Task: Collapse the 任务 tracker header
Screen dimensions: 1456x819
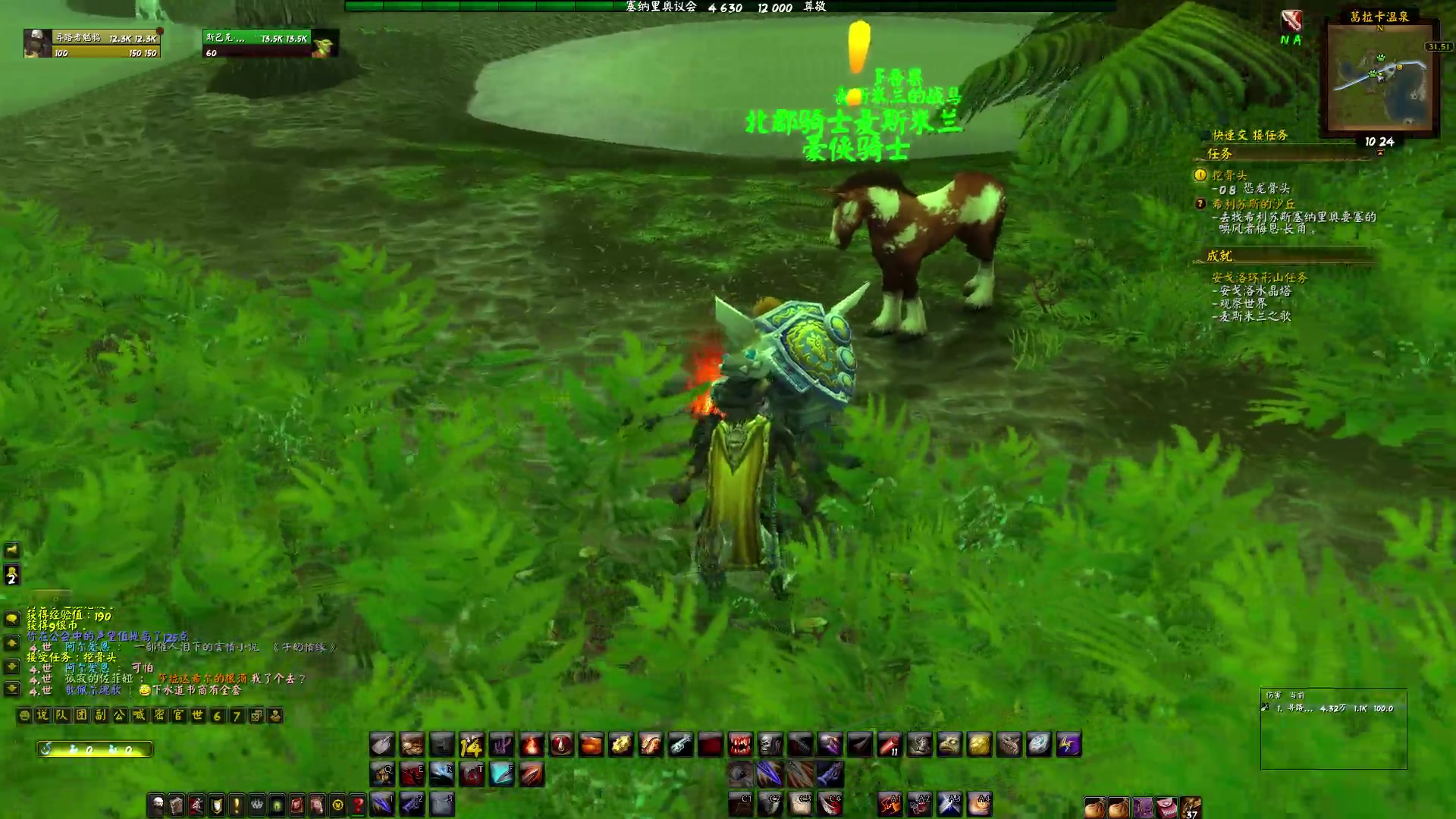Action: (x=1220, y=154)
